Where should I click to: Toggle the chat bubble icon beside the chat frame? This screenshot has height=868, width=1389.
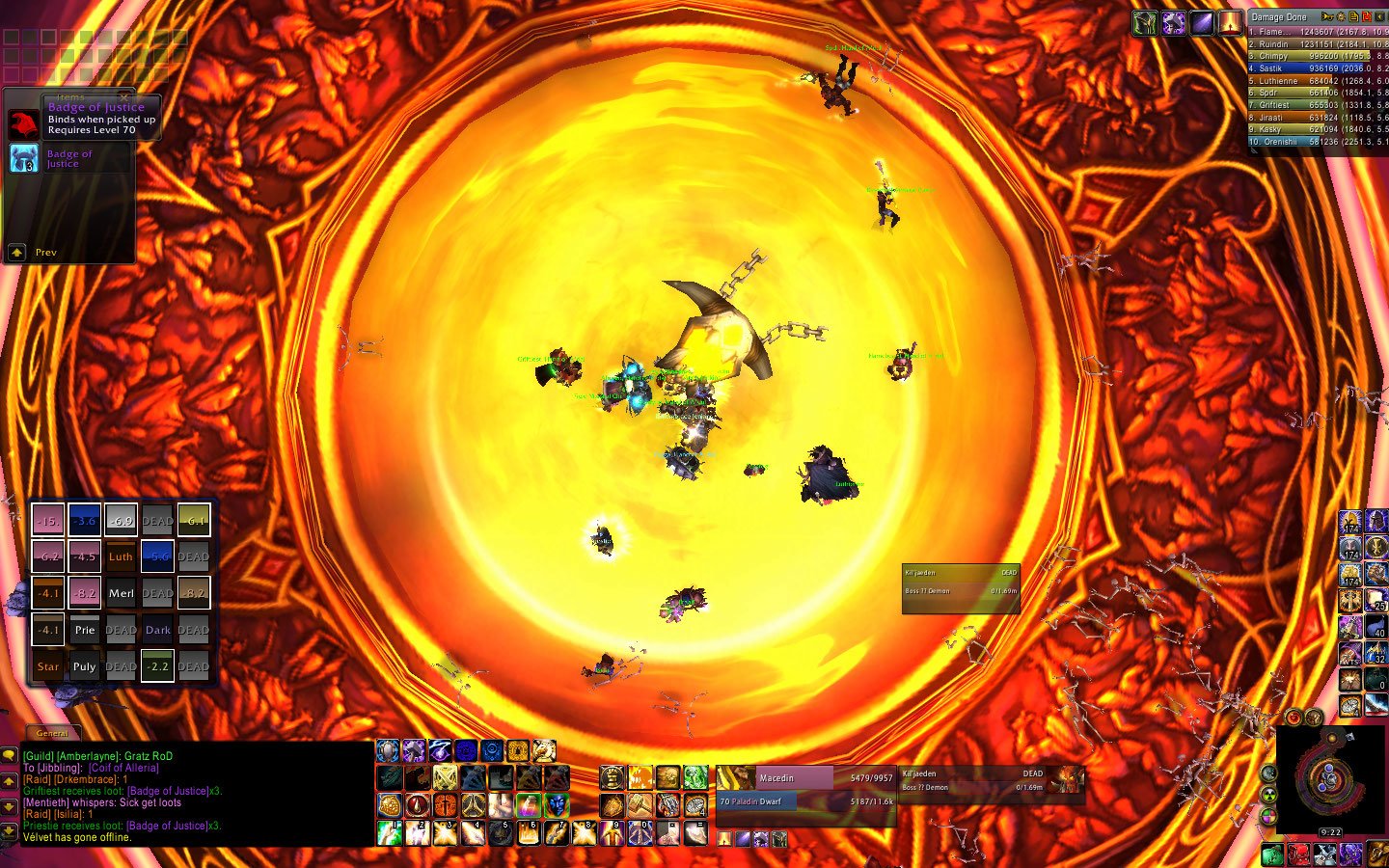10,755
